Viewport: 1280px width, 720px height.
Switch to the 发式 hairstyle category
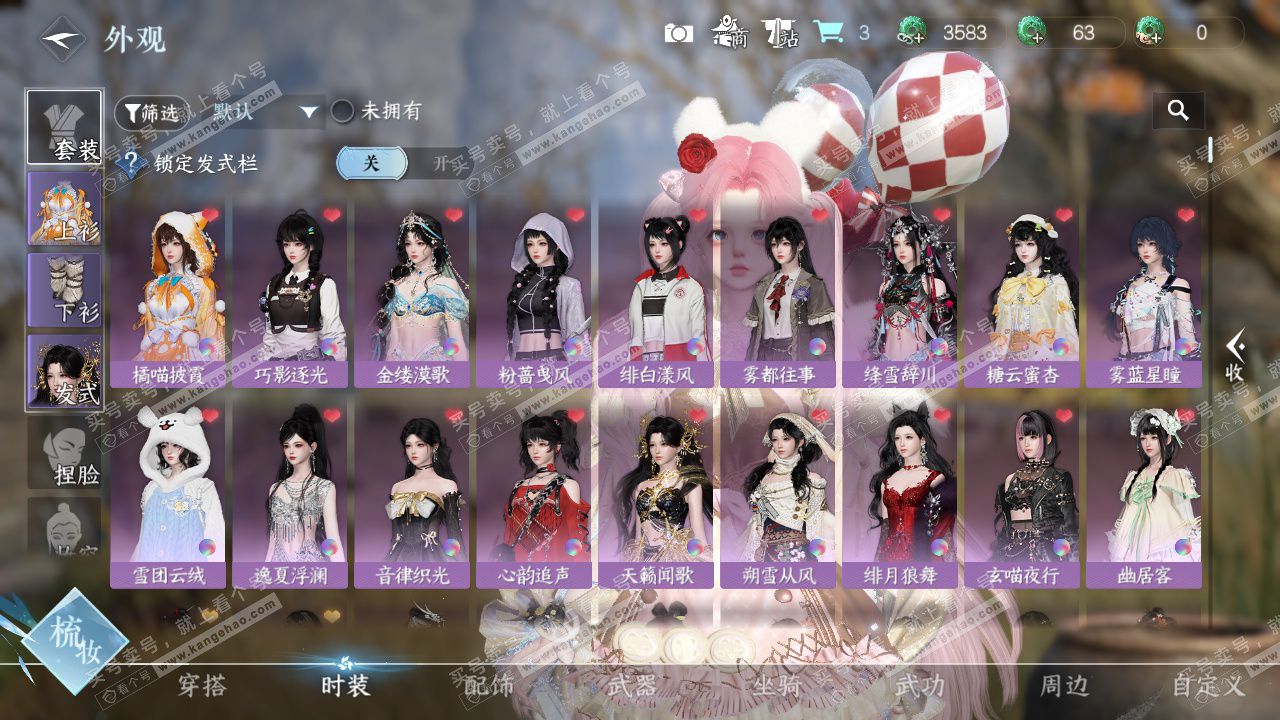pos(64,371)
